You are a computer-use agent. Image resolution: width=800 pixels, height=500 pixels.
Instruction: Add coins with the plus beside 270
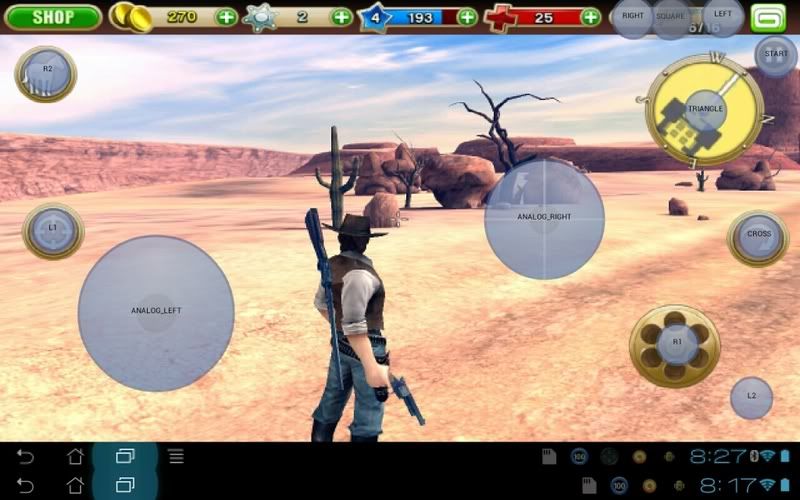click(227, 17)
